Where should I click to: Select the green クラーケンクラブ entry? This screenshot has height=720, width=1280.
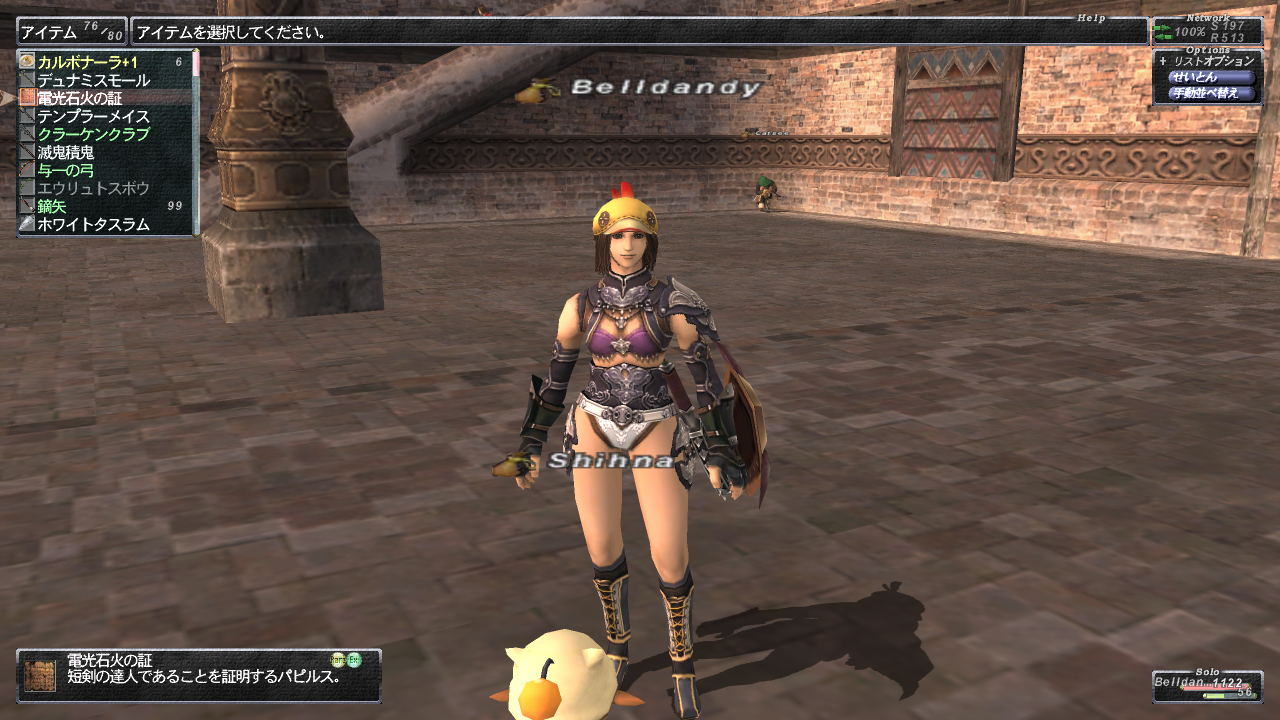pos(93,134)
